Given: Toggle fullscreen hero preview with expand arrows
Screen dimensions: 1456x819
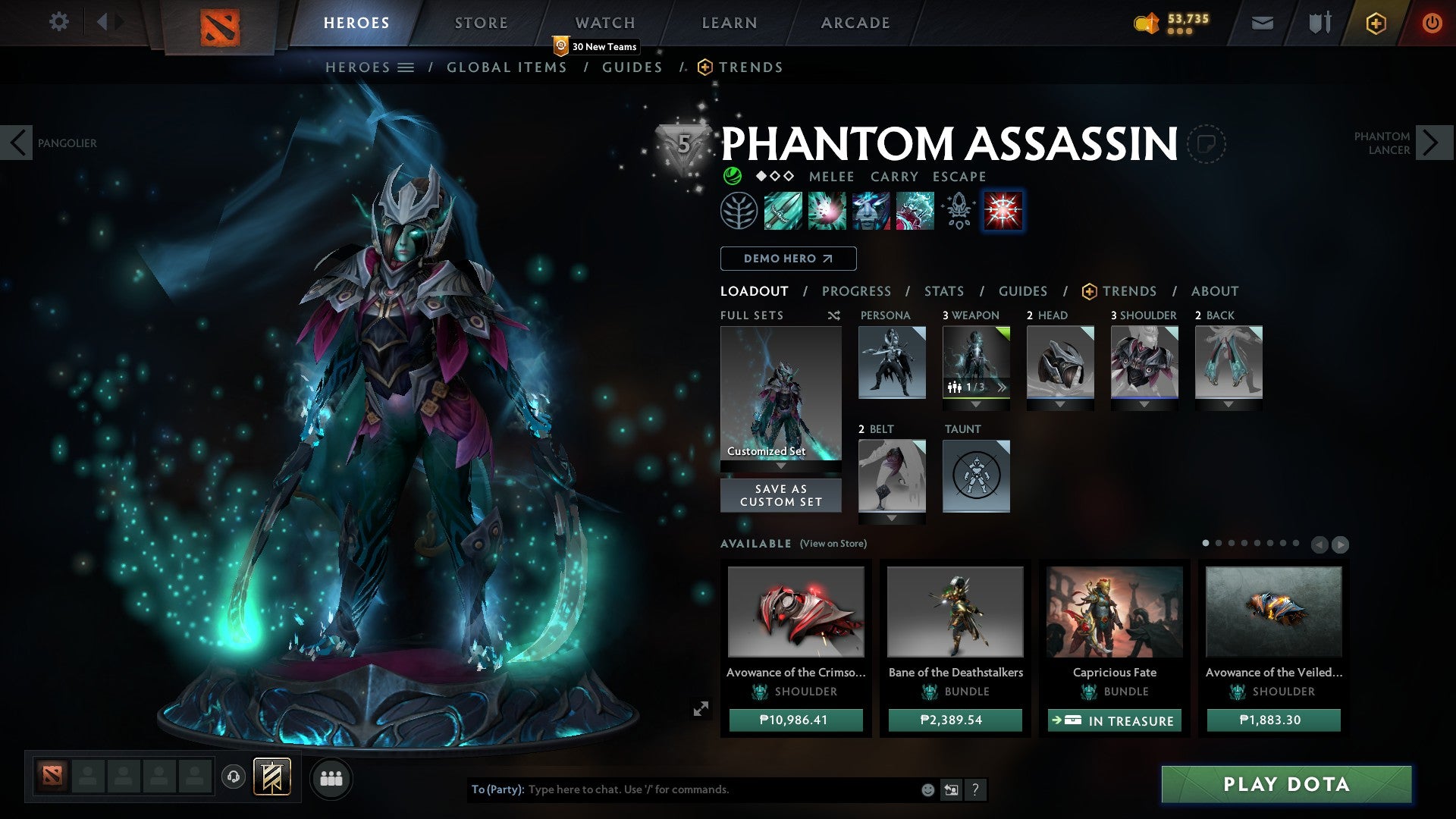Looking at the screenshot, I should (x=701, y=708).
